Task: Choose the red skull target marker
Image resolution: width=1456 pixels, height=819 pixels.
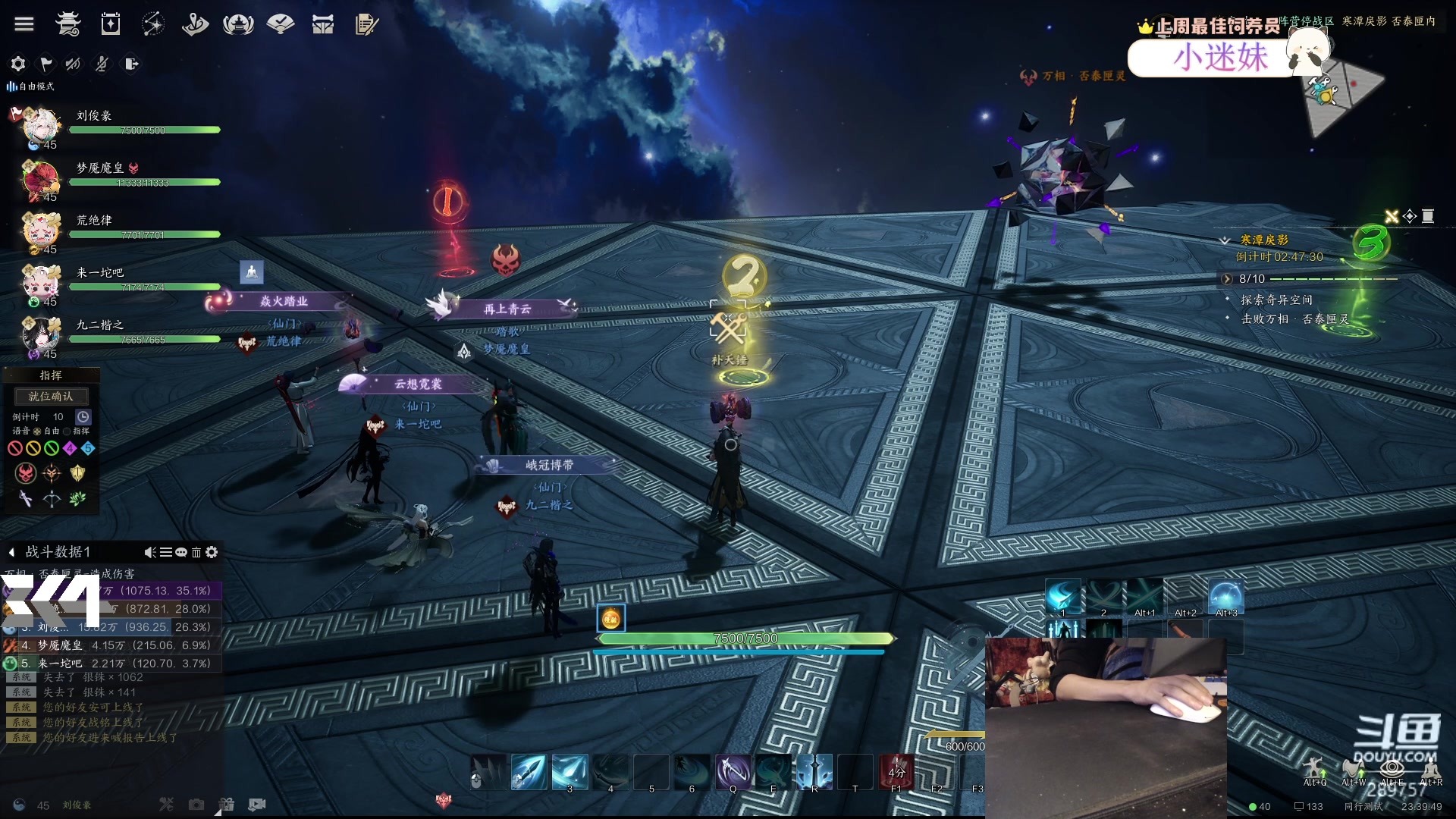Action: (26, 473)
